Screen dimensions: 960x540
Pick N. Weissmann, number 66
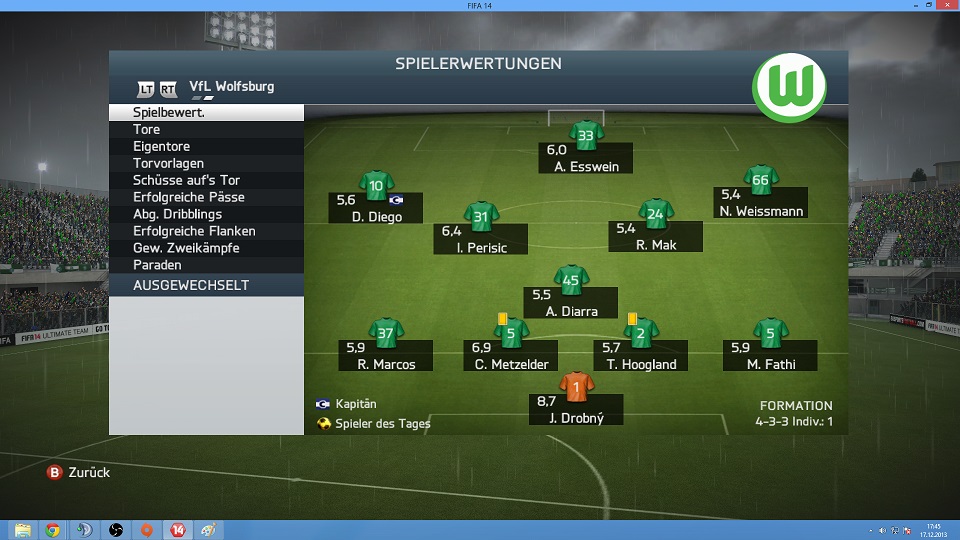pyautogui.click(x=760, y=181)
